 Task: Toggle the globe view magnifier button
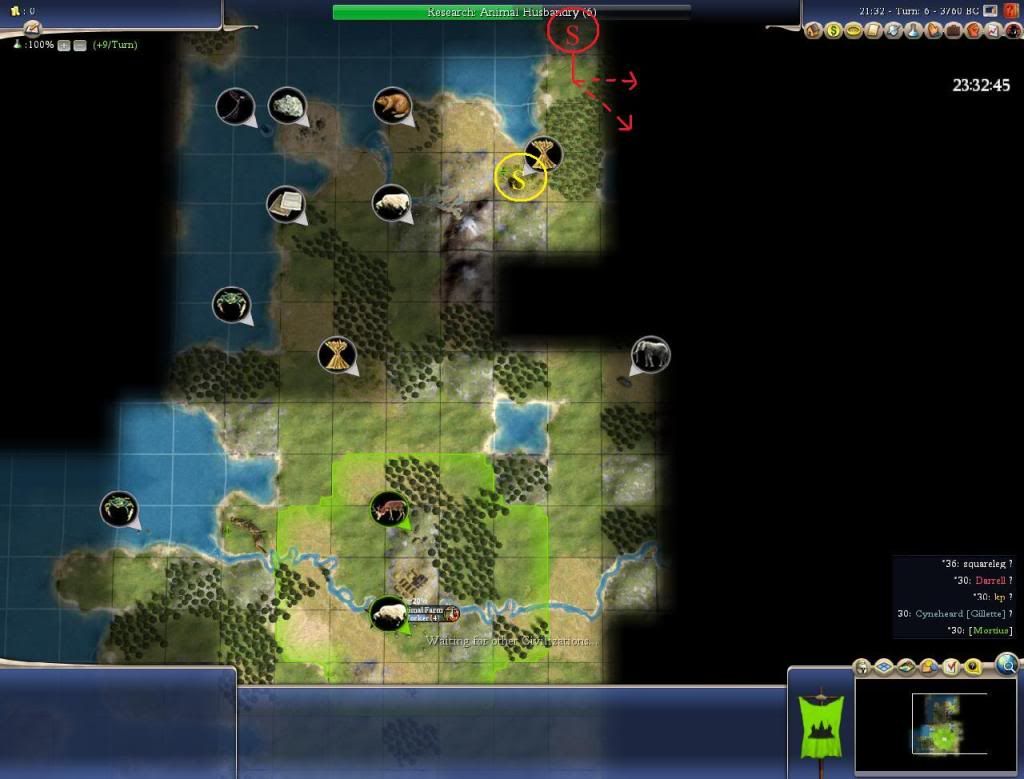coord(1006,663)
